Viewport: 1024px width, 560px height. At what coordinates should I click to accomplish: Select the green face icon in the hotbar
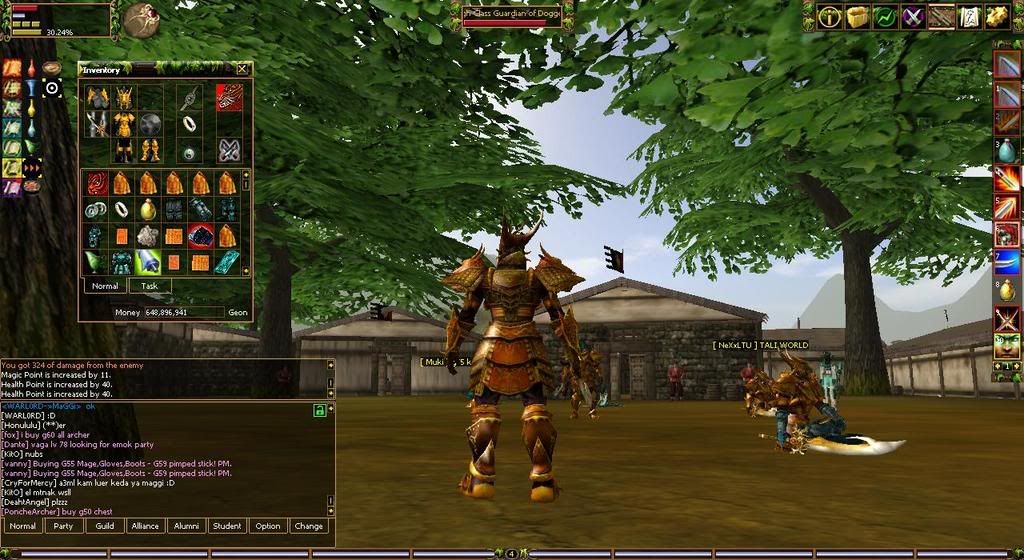click(1006, 348)
